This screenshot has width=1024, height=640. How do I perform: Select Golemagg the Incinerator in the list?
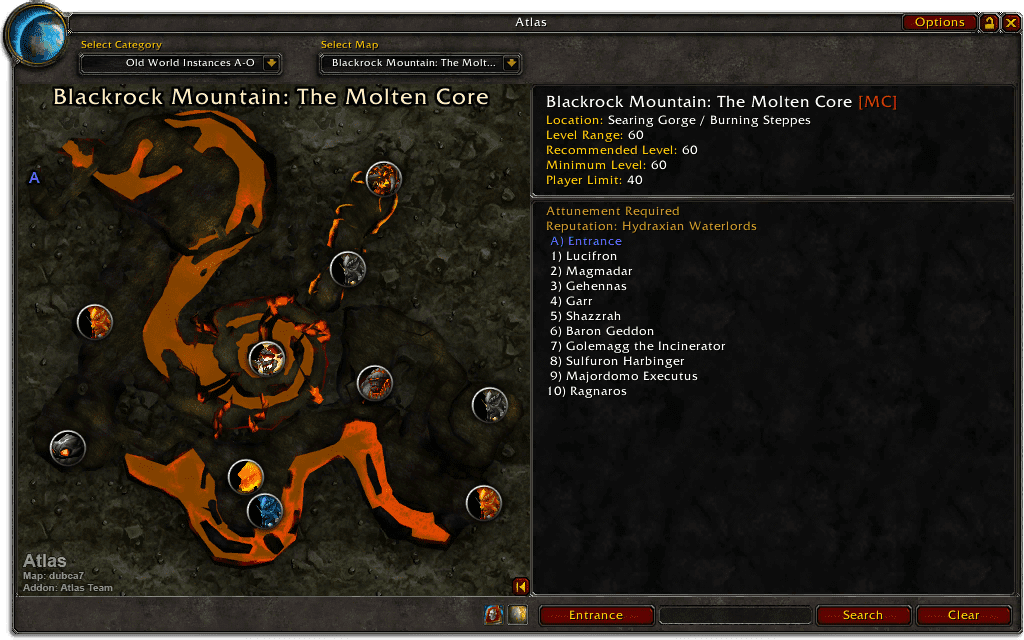tap(645, 346)
